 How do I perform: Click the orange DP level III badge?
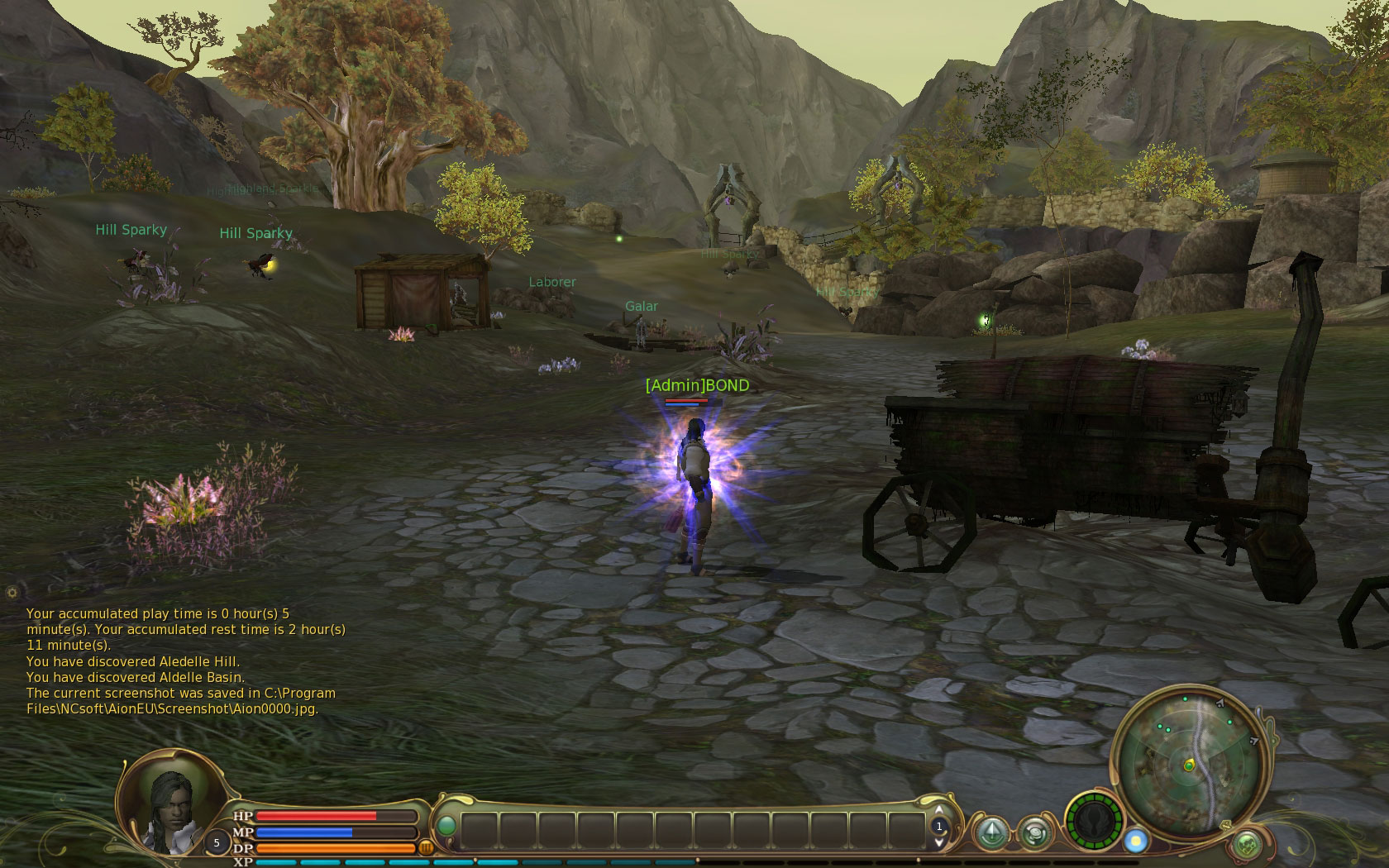[x=427, y=847]
